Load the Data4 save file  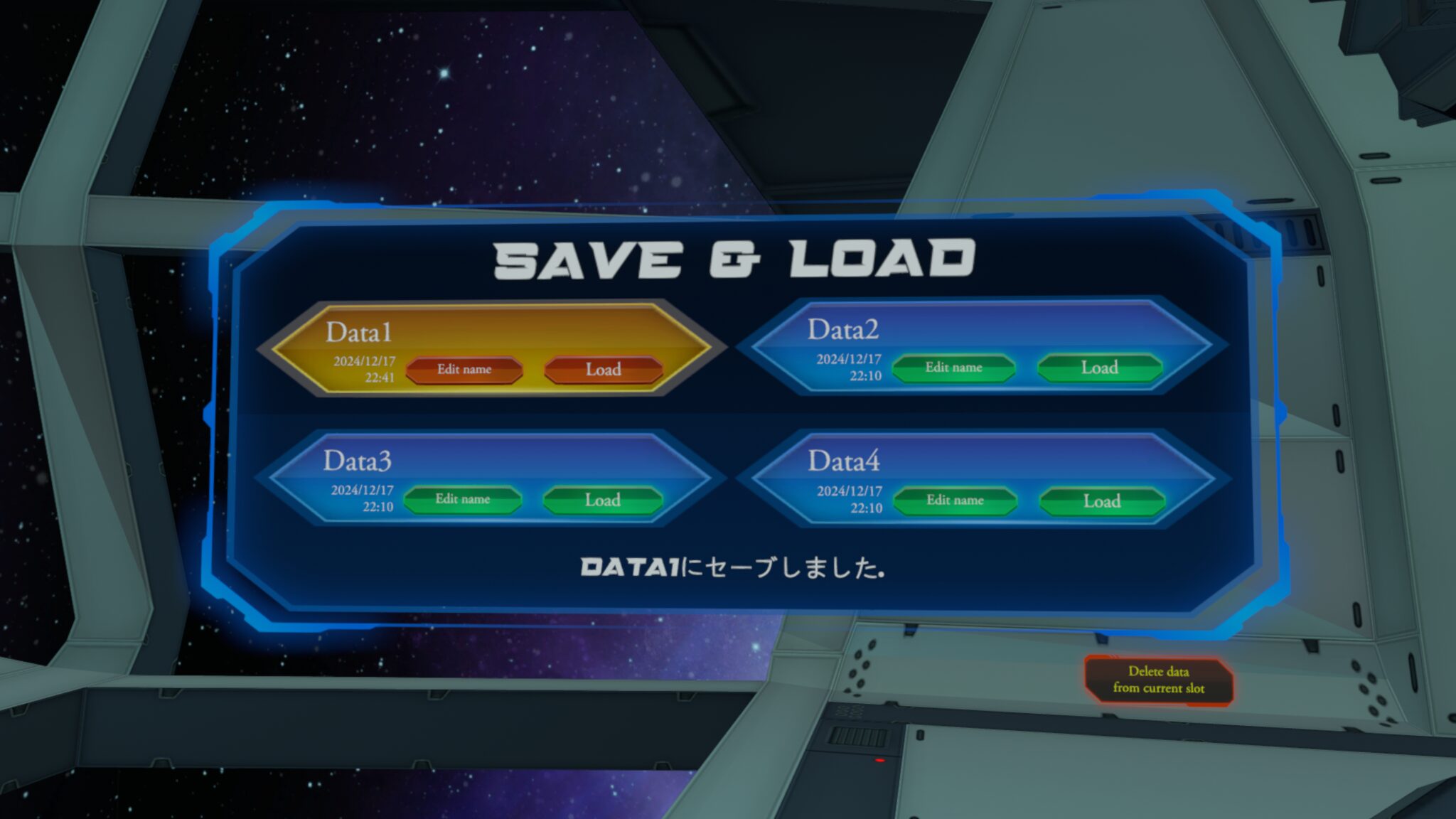pyautogui.click(x=1102, y=501)
